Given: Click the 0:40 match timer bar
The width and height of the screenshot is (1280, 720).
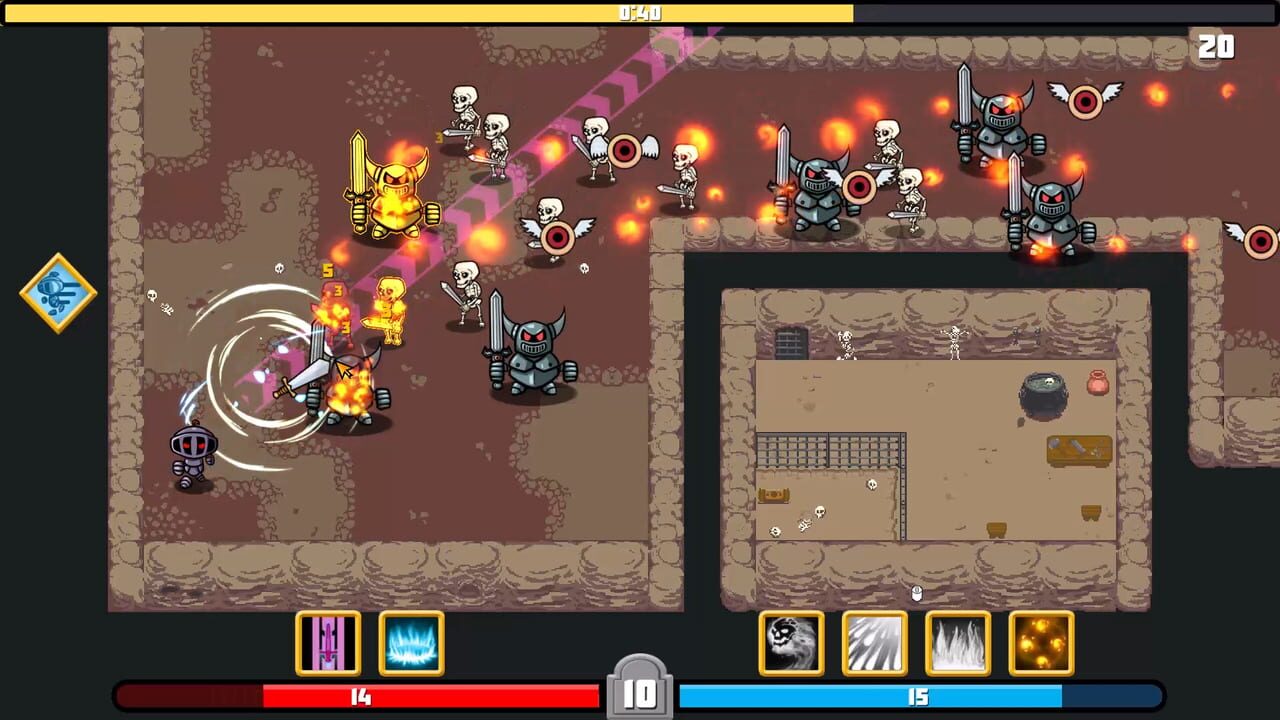Looking at the screenshot, I should [x=640, y=13].
